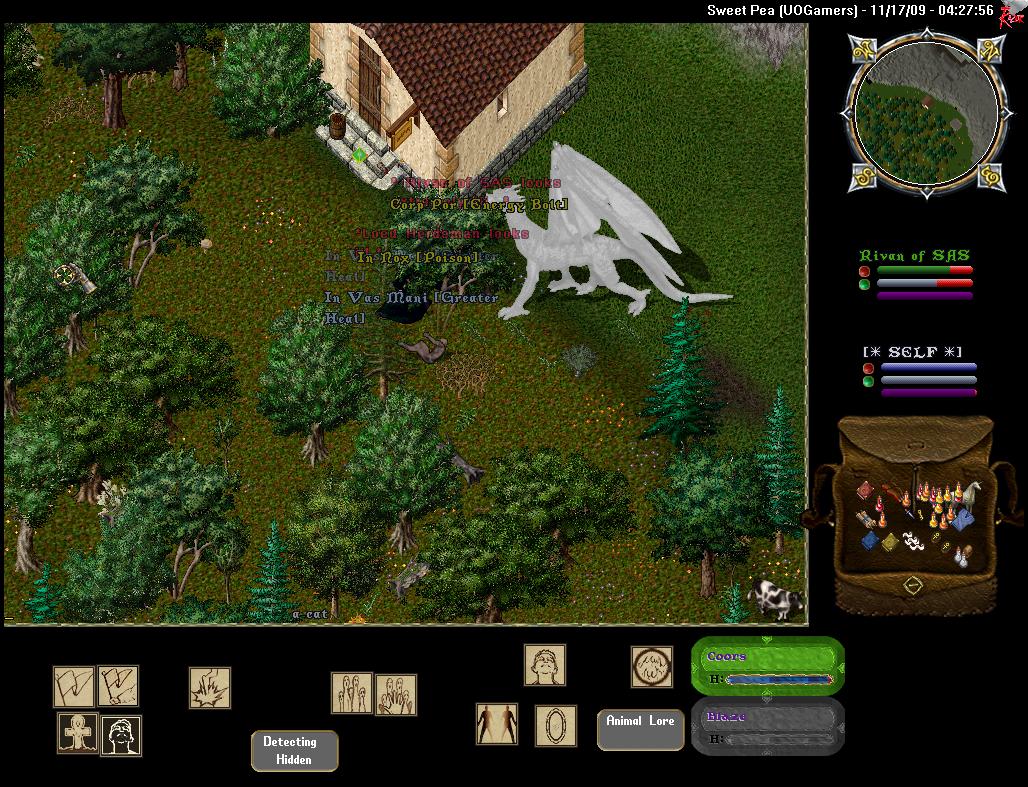Select the white horse statuette in backpack
Image resolution: width=1028 pixels, height=787 pixels.
(x=969, y=494)
